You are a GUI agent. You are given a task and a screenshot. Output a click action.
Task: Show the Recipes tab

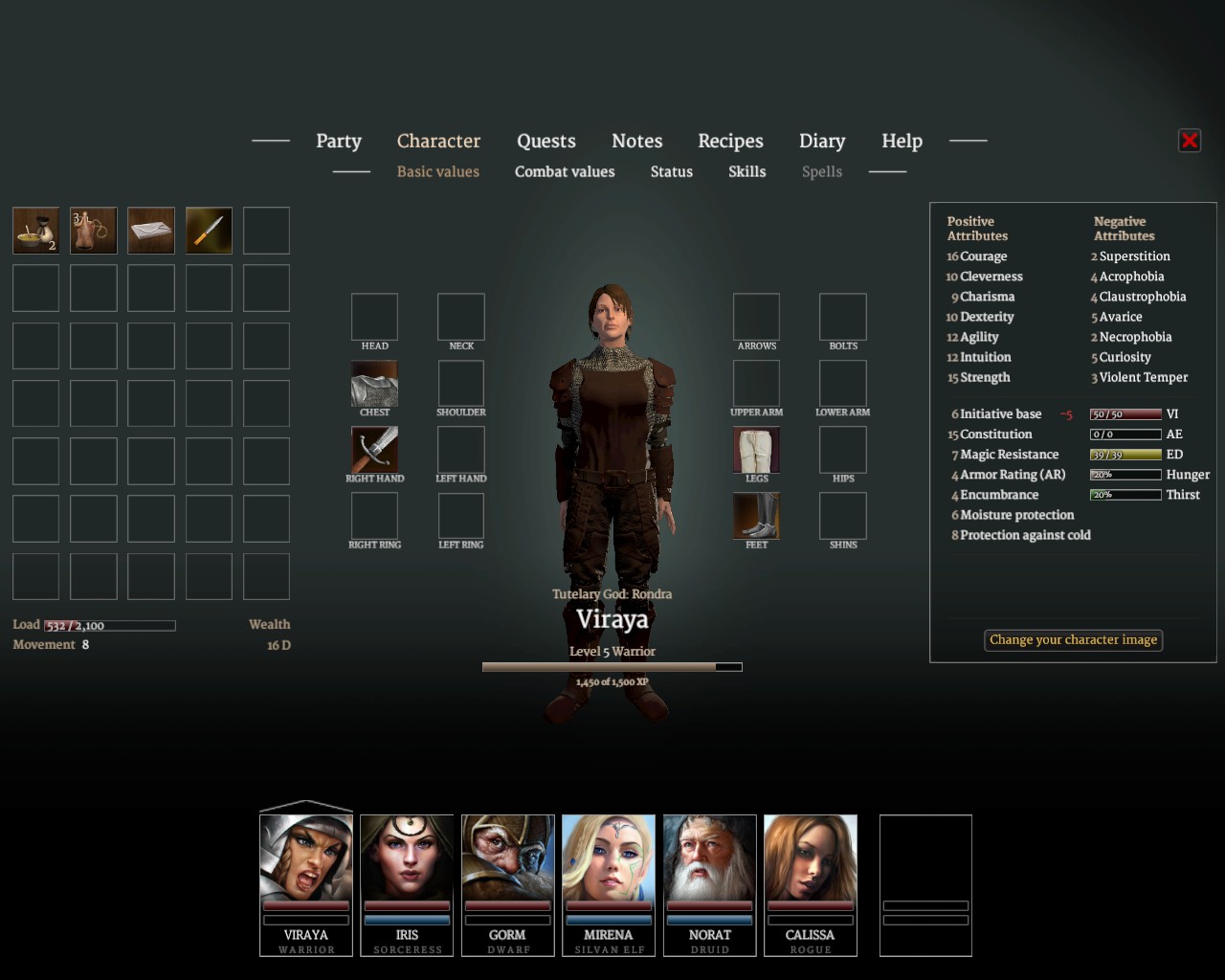point(730,141)
